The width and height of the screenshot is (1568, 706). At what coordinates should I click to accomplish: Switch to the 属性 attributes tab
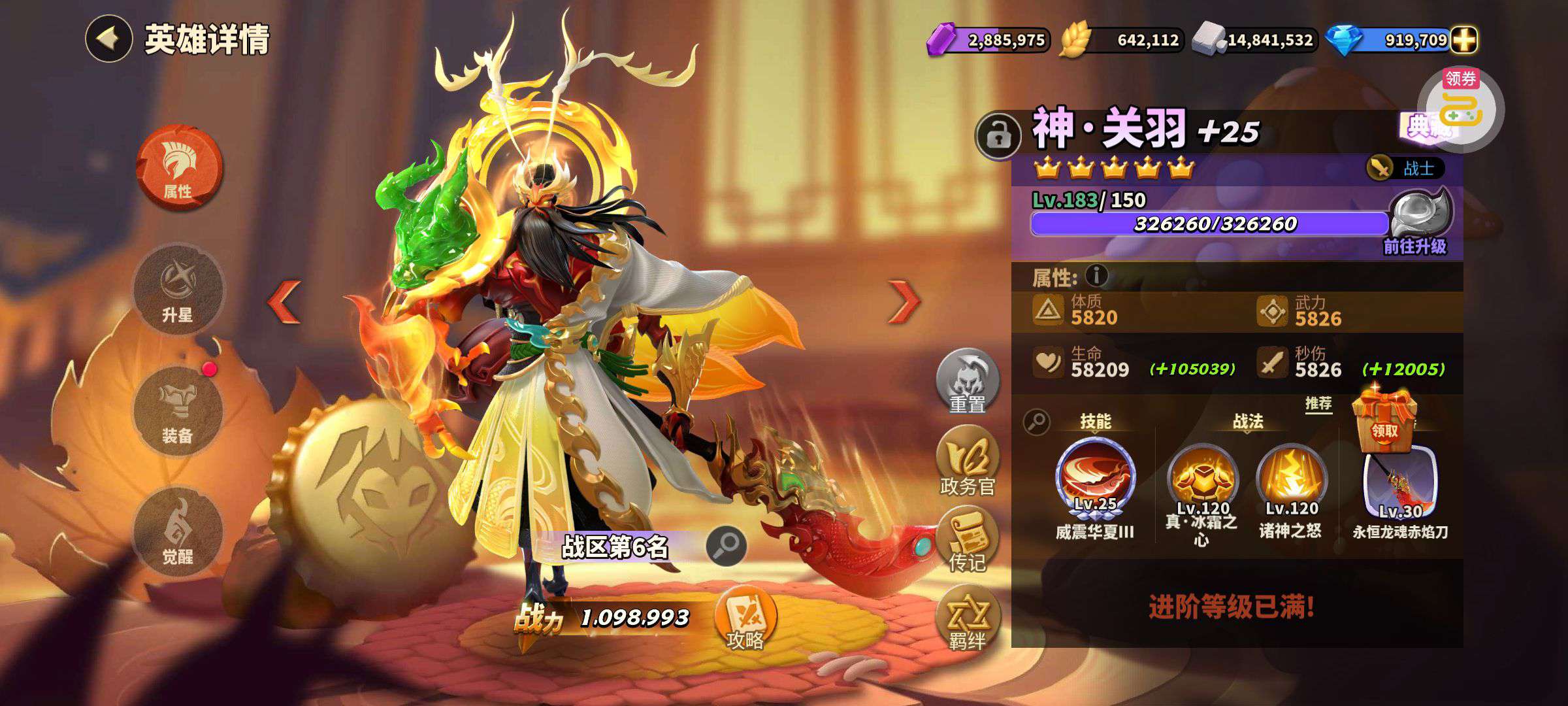(178, 167)
